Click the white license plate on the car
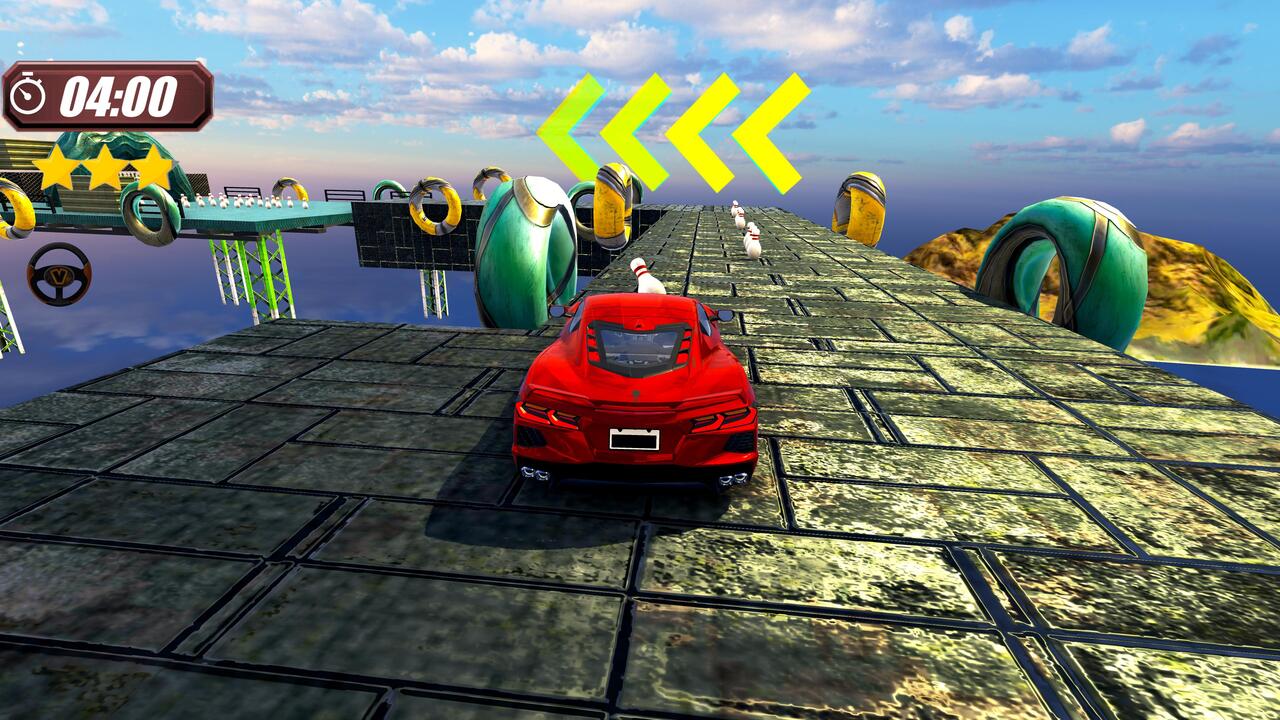 (x=633, y=437)
